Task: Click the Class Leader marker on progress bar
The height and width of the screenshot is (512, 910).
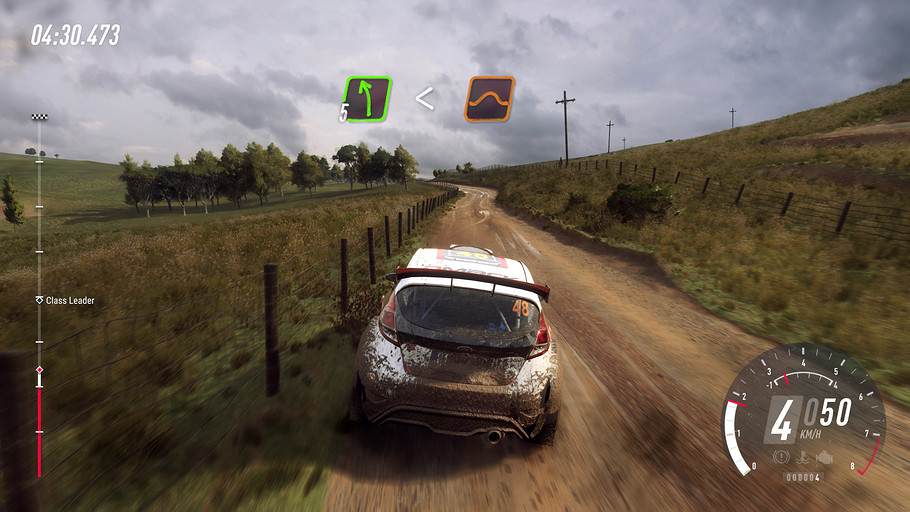Action: point(40,300)
